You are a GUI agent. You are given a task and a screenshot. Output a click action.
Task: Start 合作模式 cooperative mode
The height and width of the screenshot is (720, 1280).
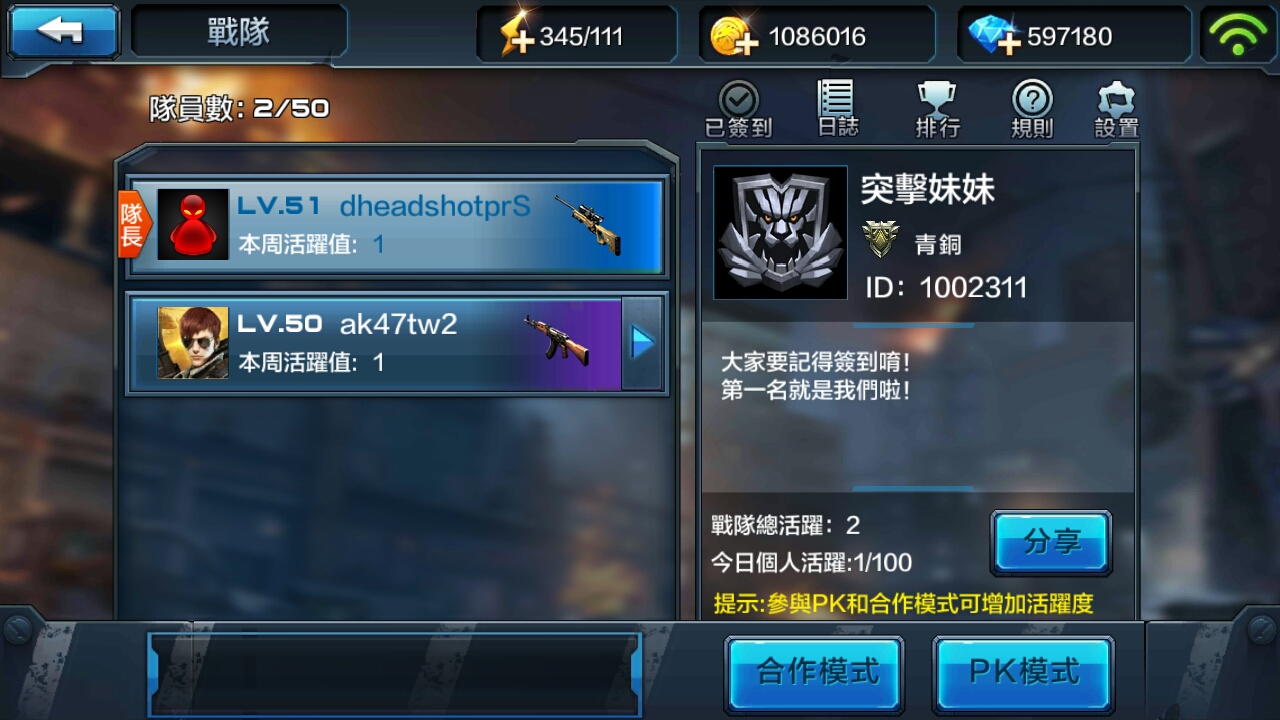(x=815, y=674)
